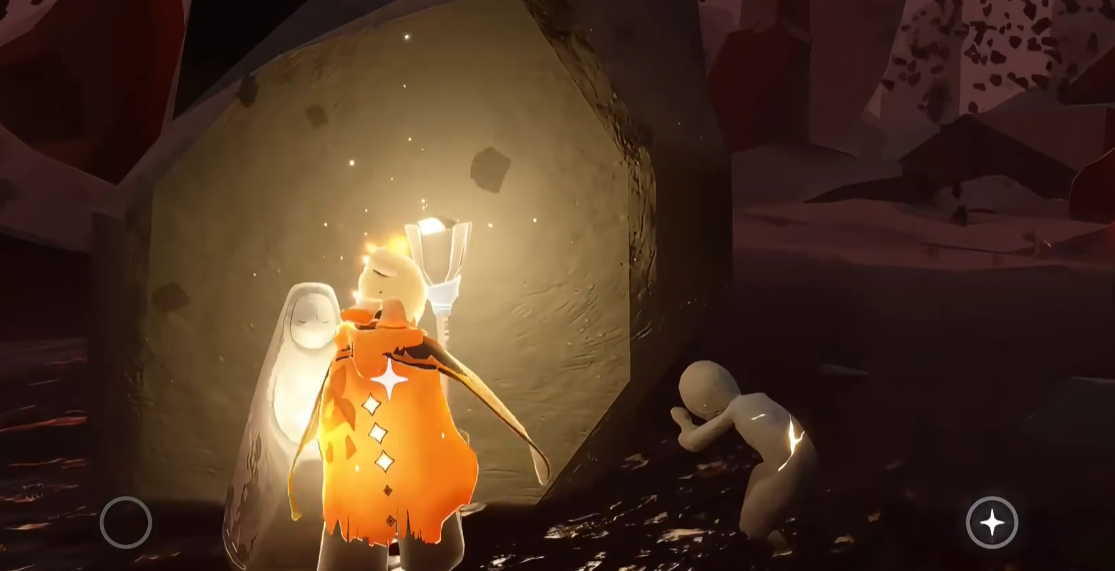Tap the empty circle button
The image size is (1115, 571).
click(x=126, y=522)
